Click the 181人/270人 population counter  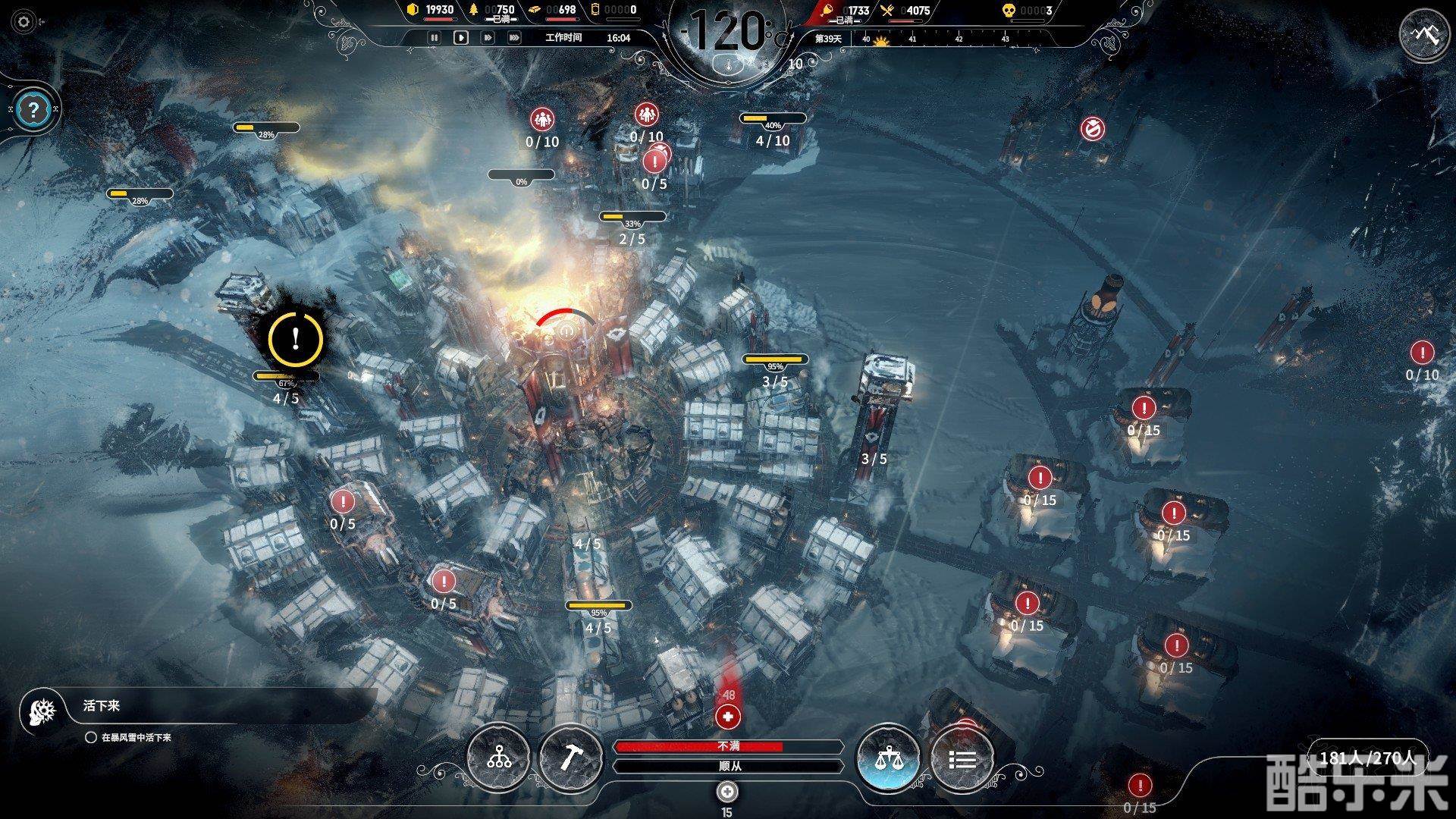click(1368, 758)
